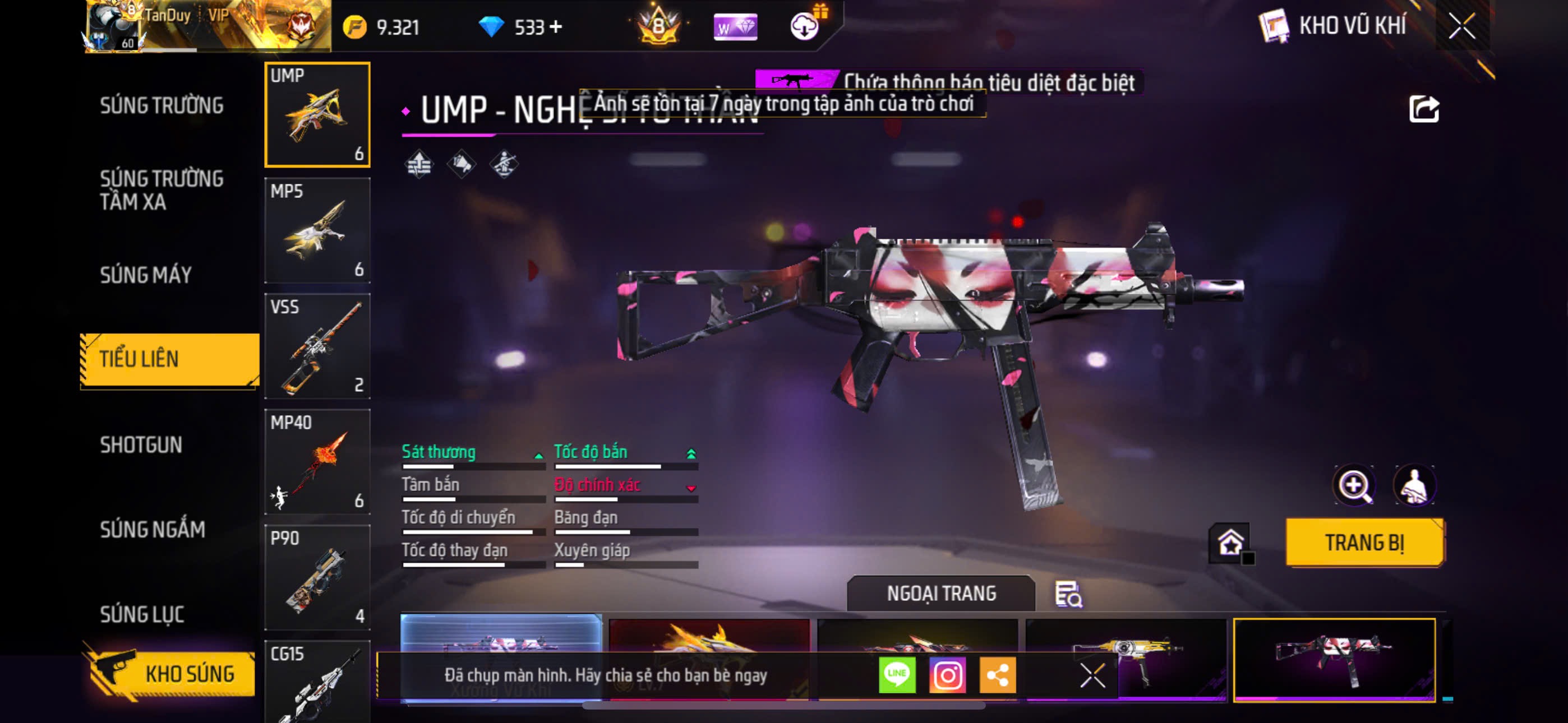Choose the VSS weapon tile
This screenshot has width=1568, height=723.
(x=317, y=346)
